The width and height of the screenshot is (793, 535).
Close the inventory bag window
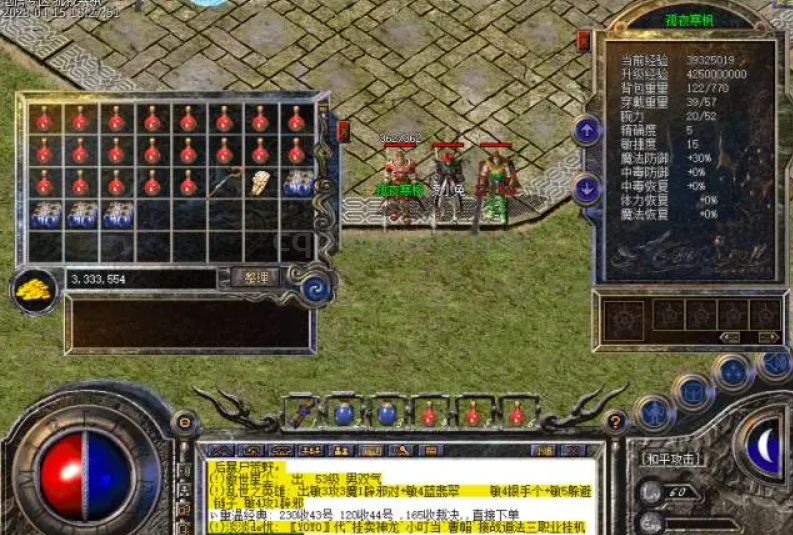343,130
